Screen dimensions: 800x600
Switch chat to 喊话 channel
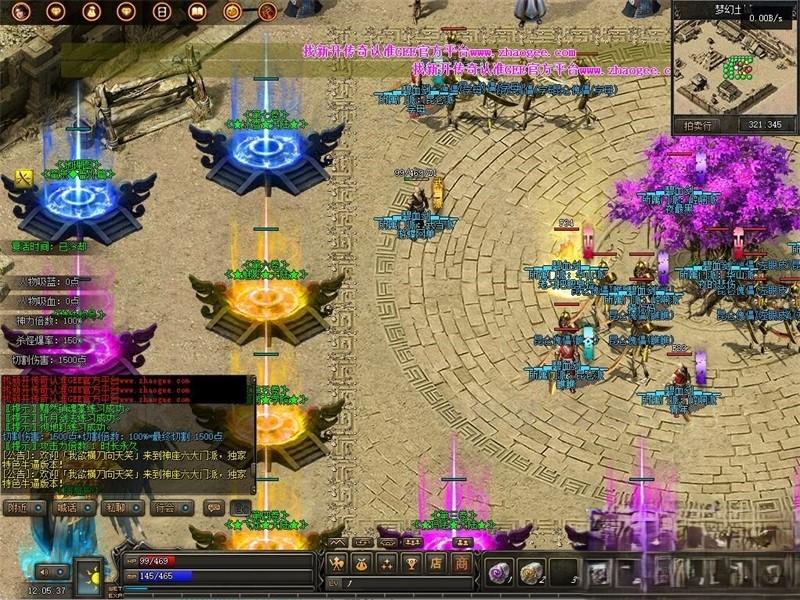point(68,508)
